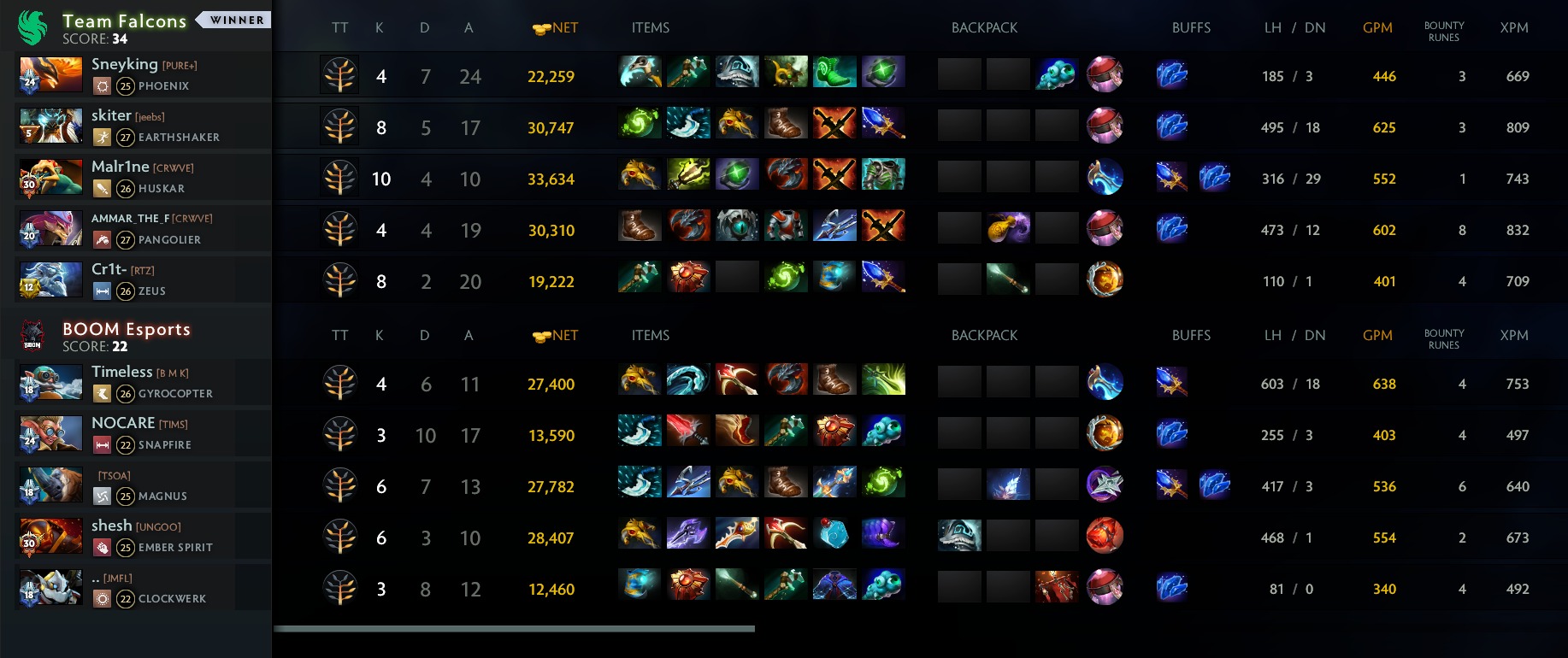Click Malr1ne's Huskar hero portrait
The image size is (1568, 658).
(50, 178)
